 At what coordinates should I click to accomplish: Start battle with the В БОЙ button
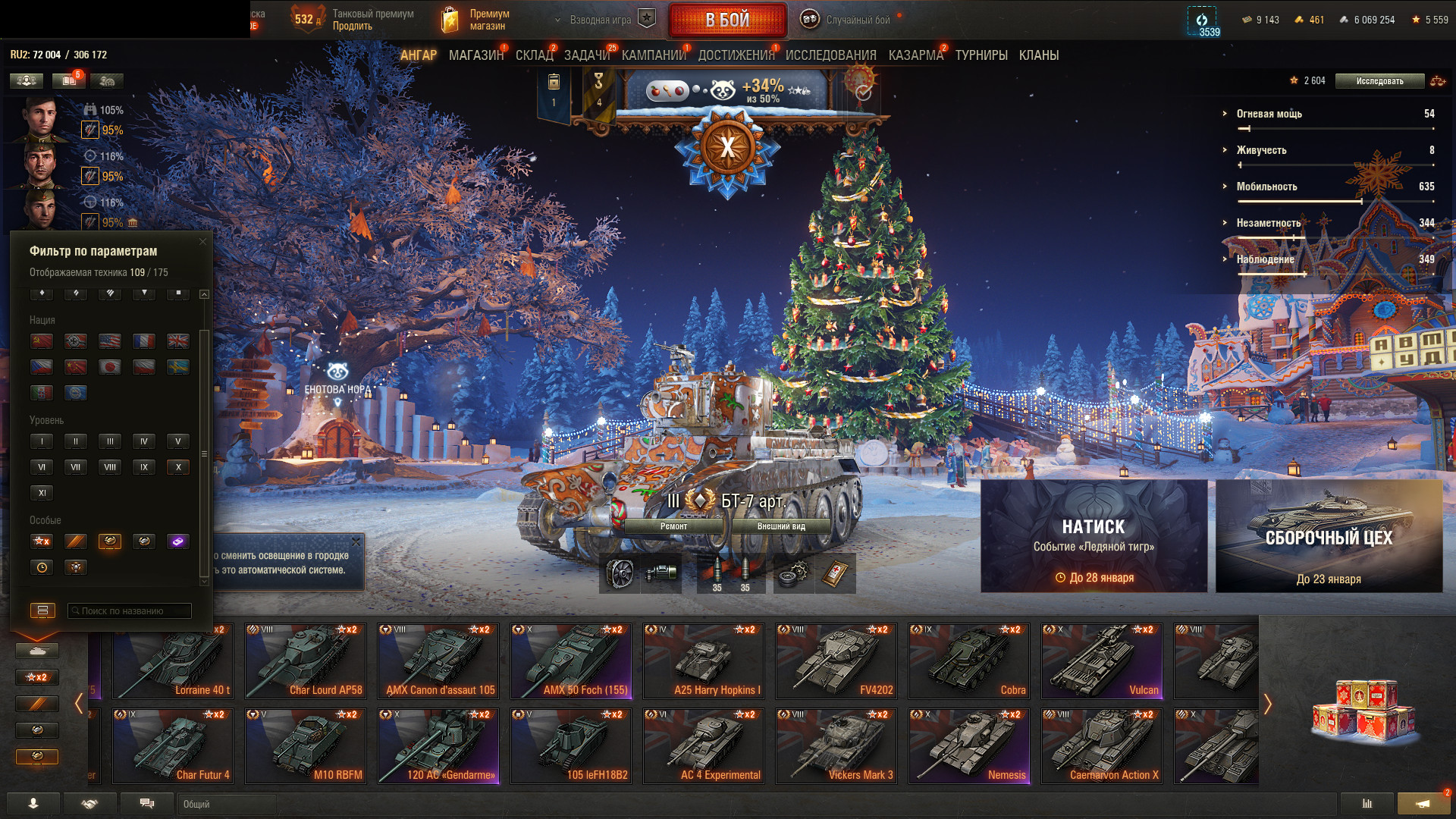(726, 20)
